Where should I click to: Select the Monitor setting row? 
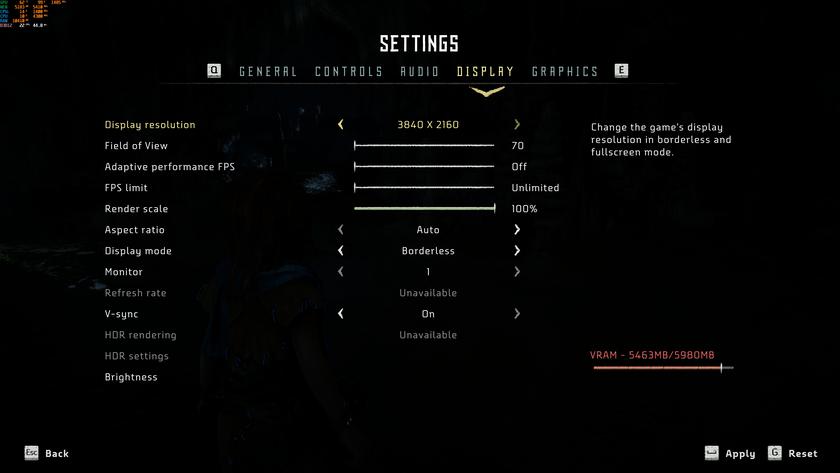(x=124, y=272)
